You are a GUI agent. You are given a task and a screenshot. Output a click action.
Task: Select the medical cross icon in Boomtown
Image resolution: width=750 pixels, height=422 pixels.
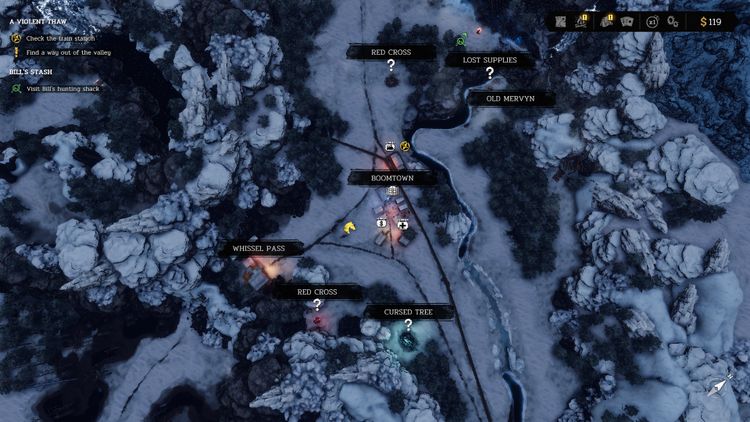(x=403, y=223)
